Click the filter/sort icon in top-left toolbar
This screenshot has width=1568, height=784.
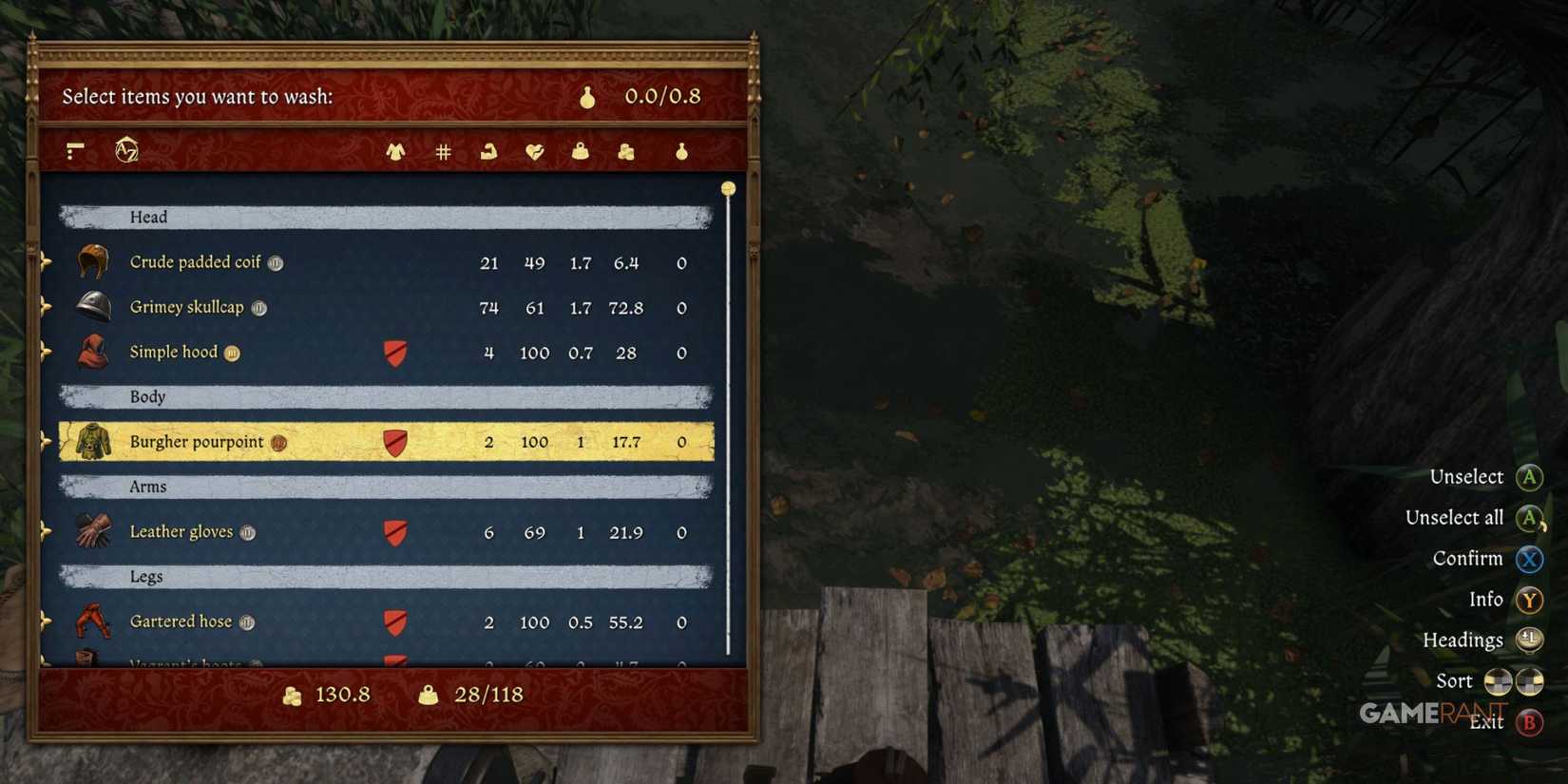pyautogui.click(x=72, y=150)
